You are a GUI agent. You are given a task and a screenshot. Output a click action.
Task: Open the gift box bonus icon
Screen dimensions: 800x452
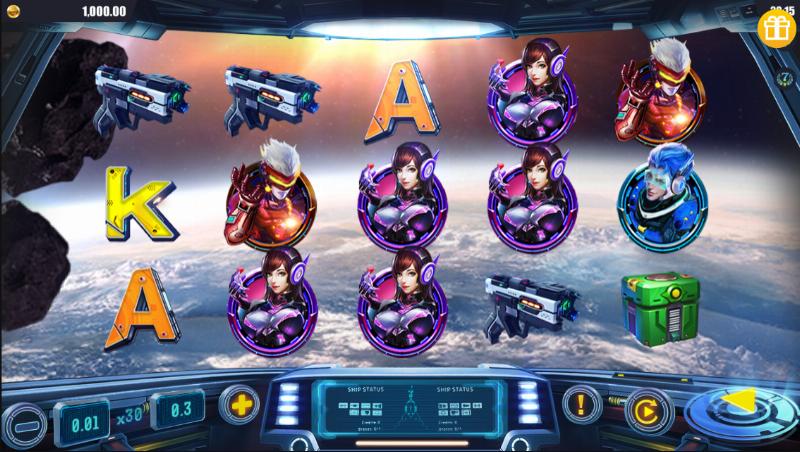coord(774,28)
